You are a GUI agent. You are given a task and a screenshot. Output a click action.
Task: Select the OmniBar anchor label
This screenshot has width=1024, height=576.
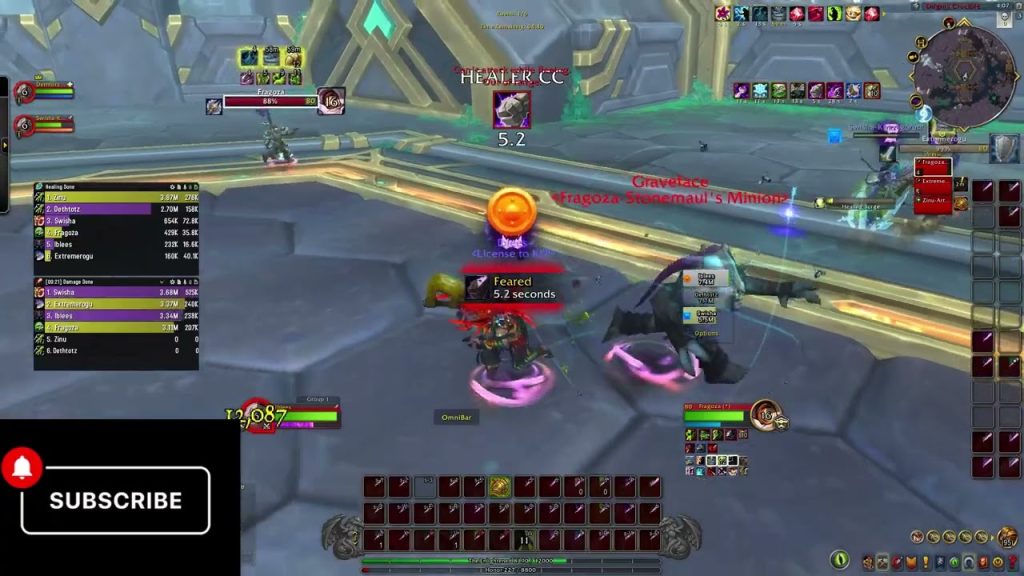point(456,417)
